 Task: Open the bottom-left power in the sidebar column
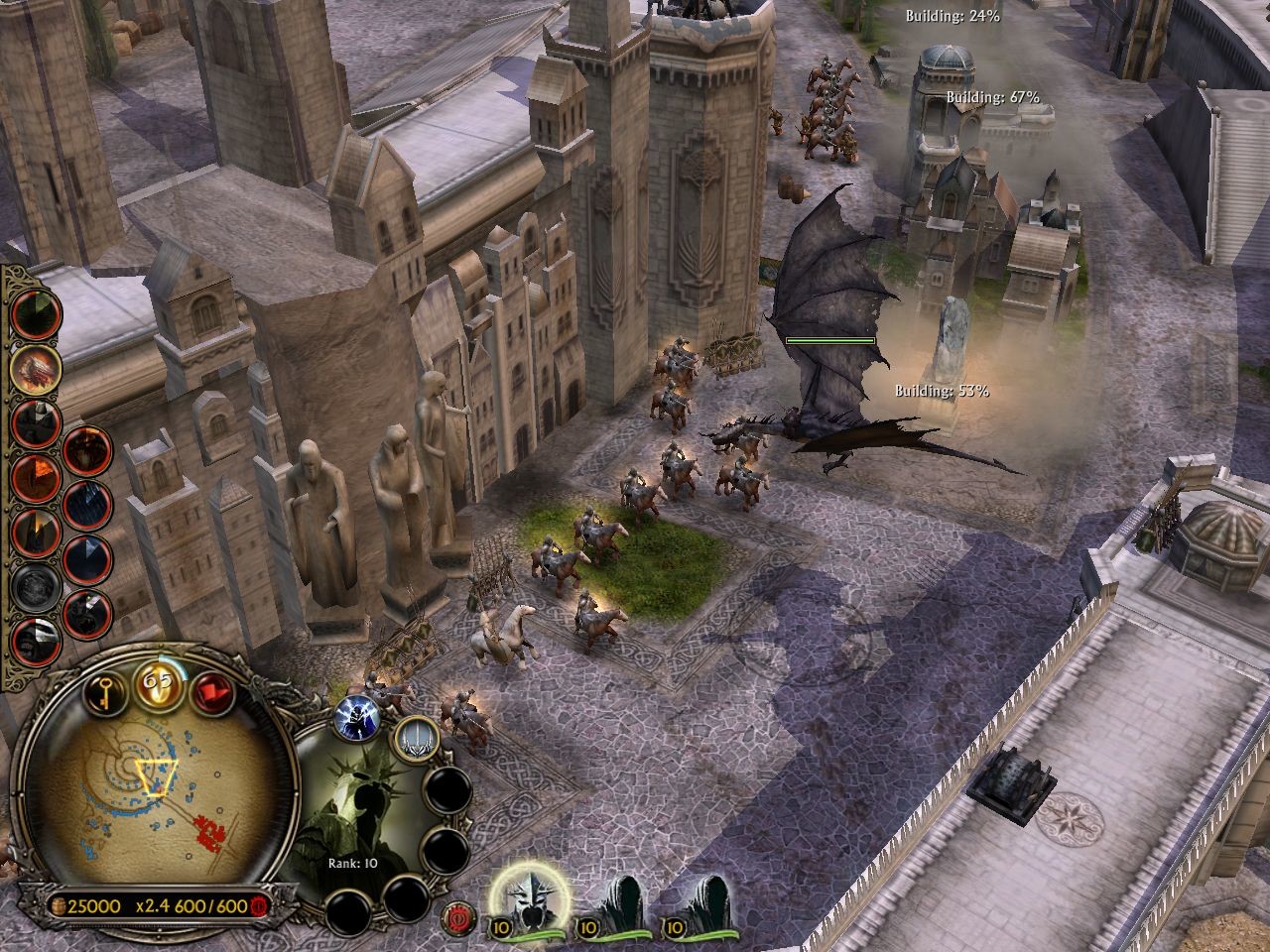[x=36, y=641]
